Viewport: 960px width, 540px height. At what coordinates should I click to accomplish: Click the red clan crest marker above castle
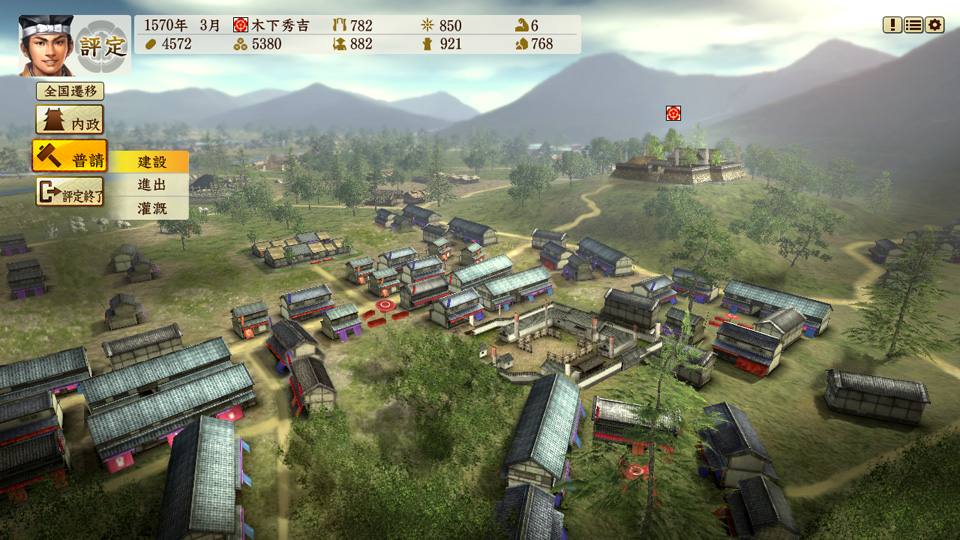coord(674,113)
